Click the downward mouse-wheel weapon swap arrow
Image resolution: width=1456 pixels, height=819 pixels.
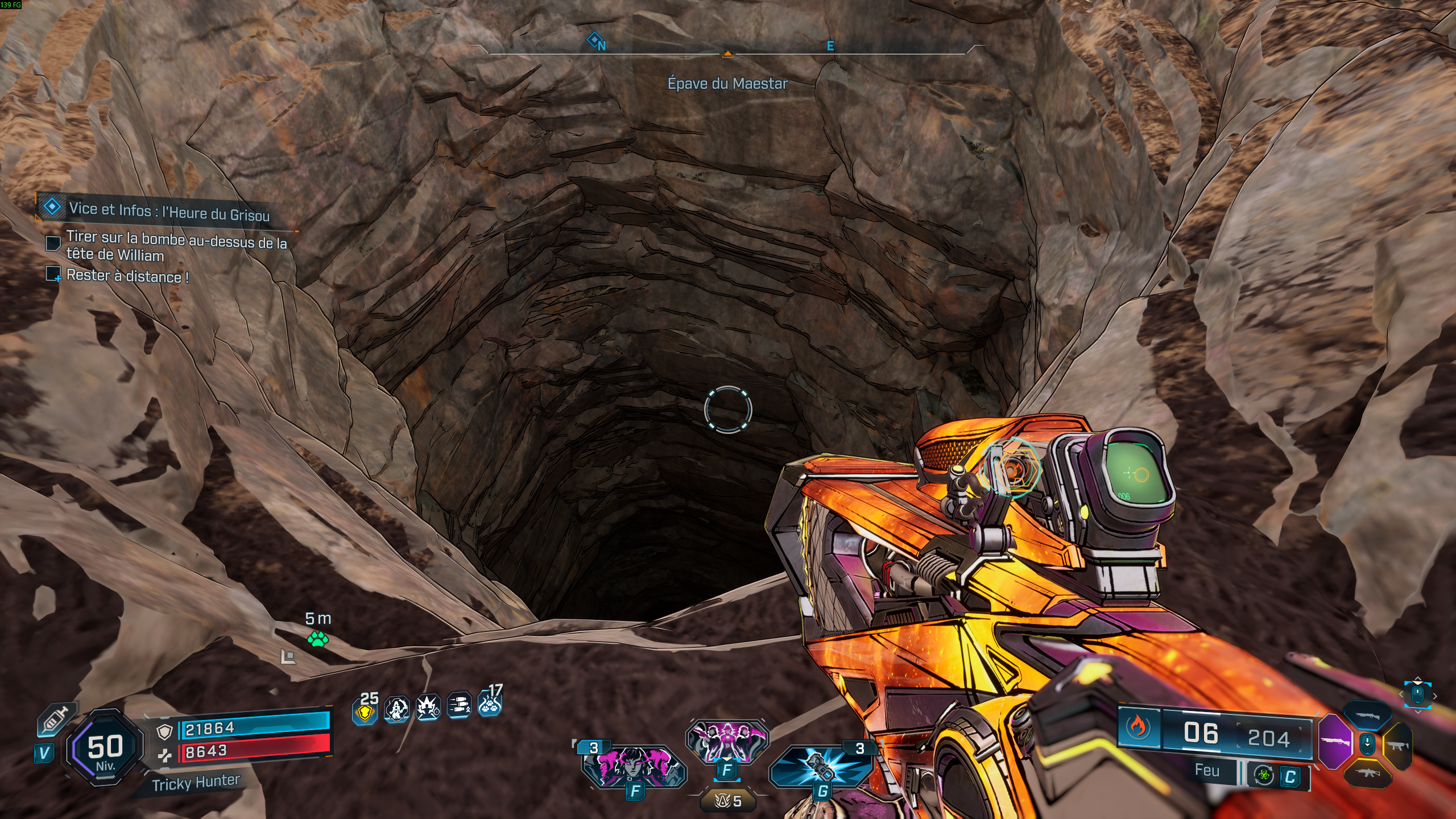tap(1367, 744)
